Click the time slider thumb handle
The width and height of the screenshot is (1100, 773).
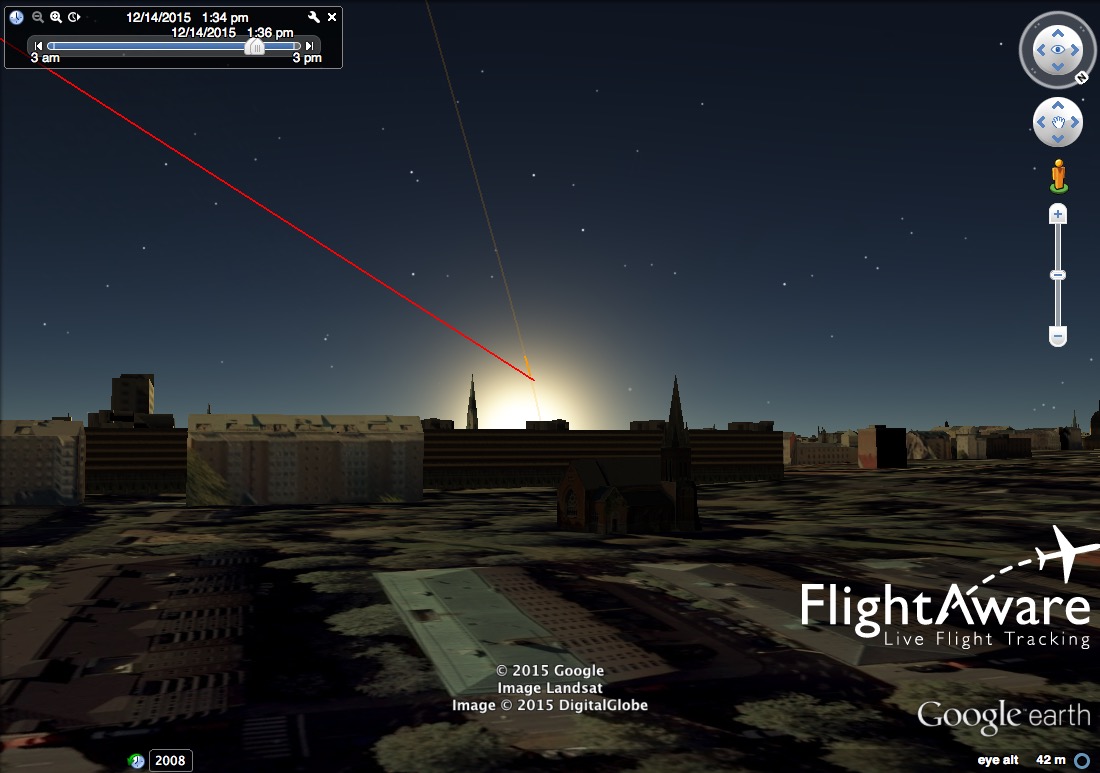(255, 46)
